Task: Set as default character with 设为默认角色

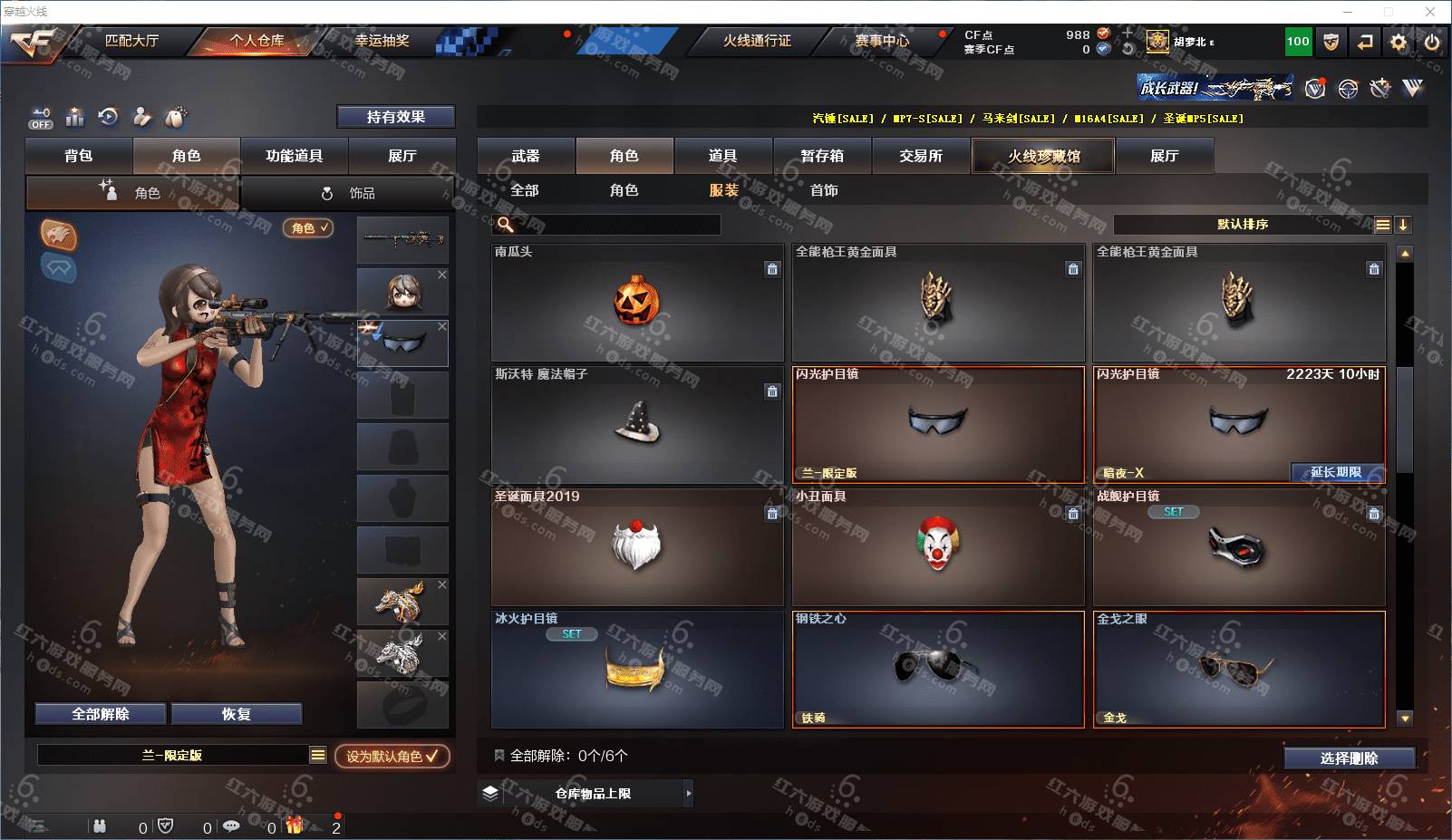Action: 392,756
